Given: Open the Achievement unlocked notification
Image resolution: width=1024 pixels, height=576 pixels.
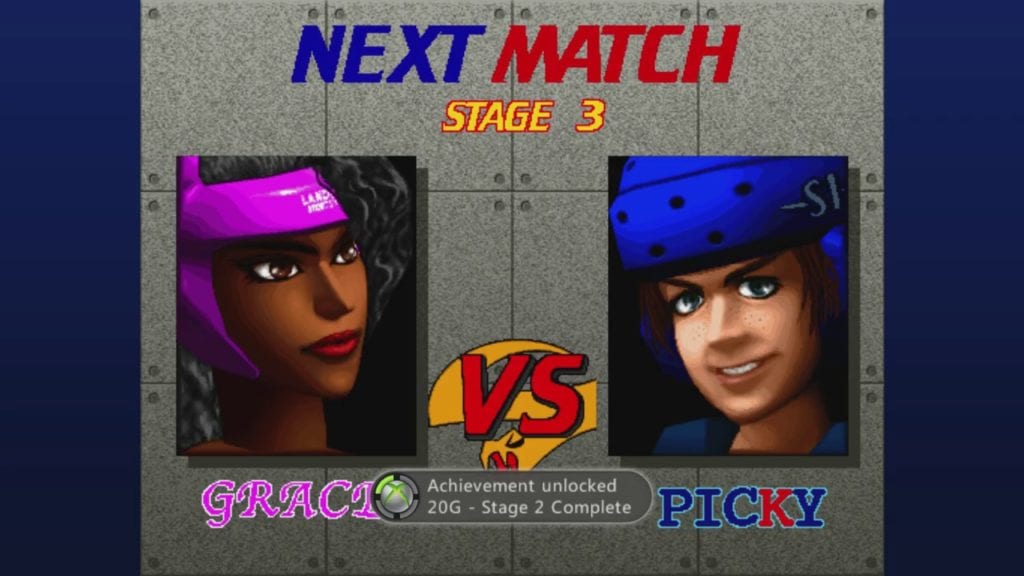Looking at the screenshot, I should click(512, 496).
